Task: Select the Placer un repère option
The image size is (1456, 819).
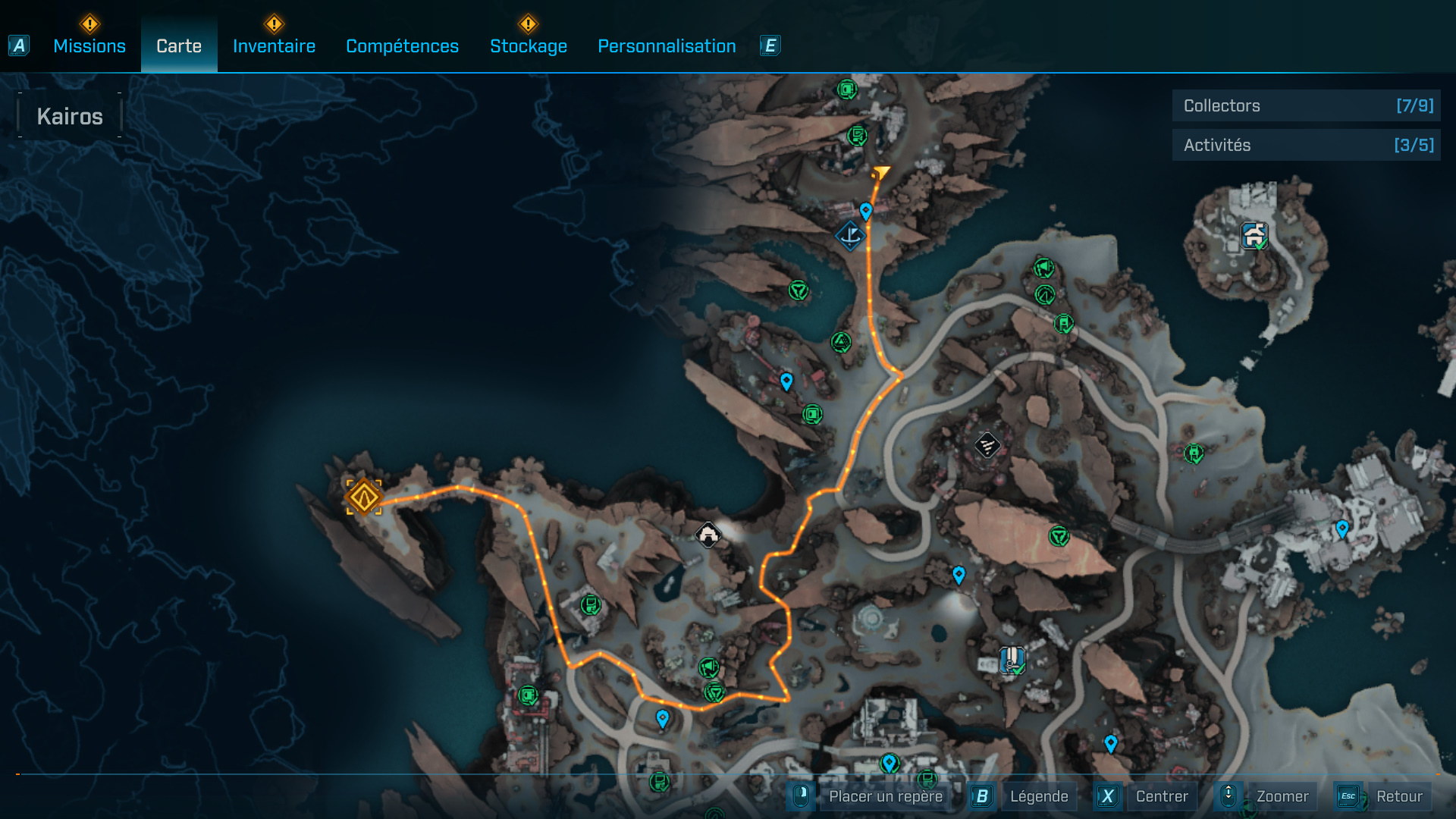Action: pos(885,796)
